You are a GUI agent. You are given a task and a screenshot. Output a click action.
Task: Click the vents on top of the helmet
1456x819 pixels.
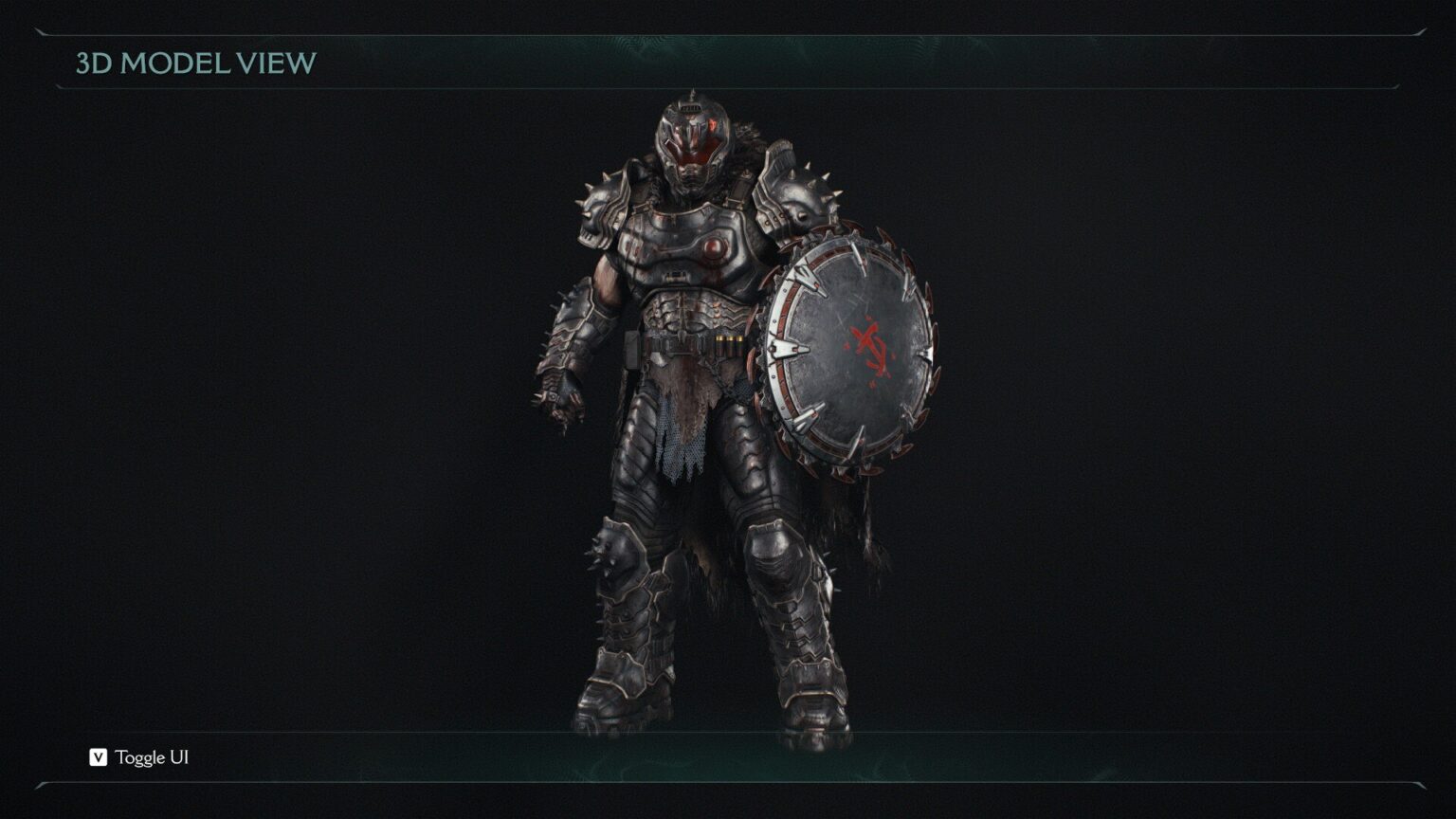tap(690, 107)
